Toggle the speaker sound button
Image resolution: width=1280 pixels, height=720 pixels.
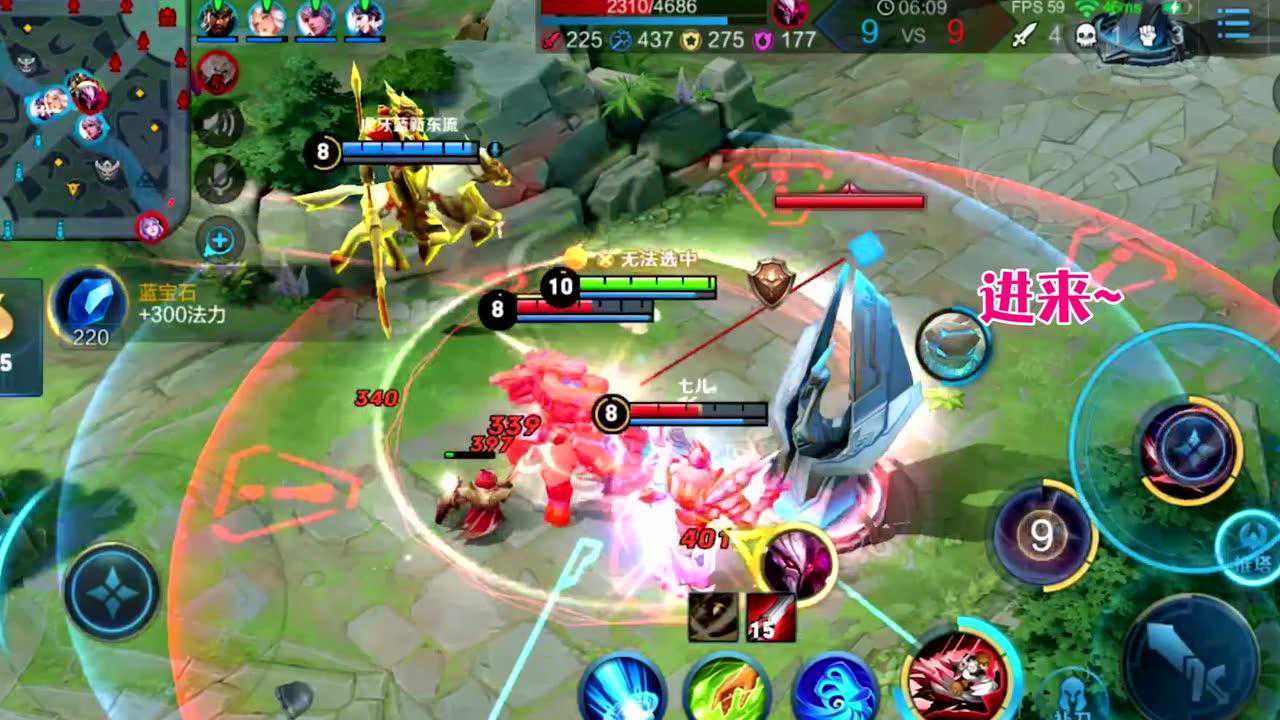pyautogui.click(x=220, y=123)
